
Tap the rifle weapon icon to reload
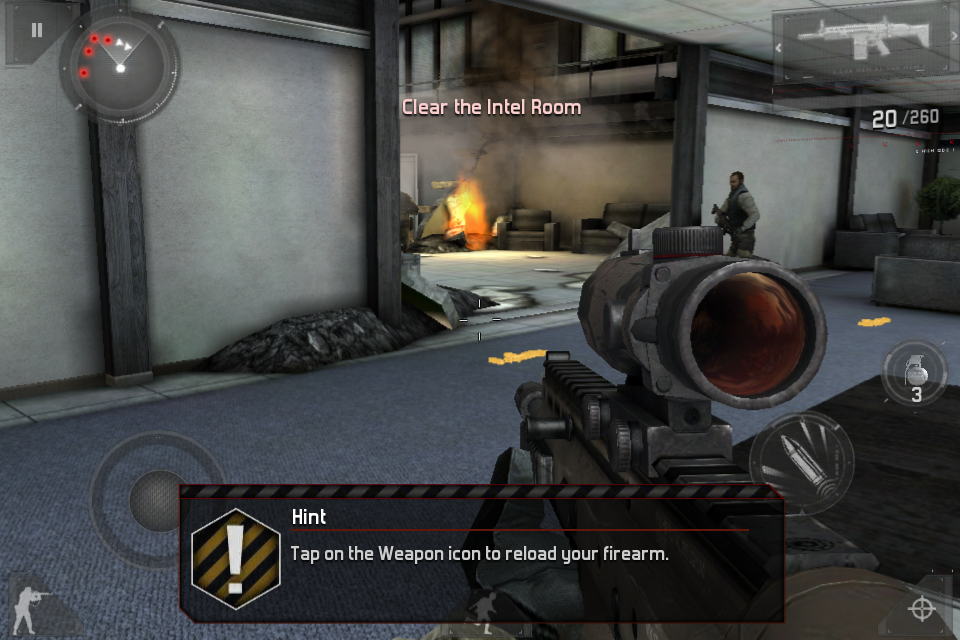tap(864, 46)
